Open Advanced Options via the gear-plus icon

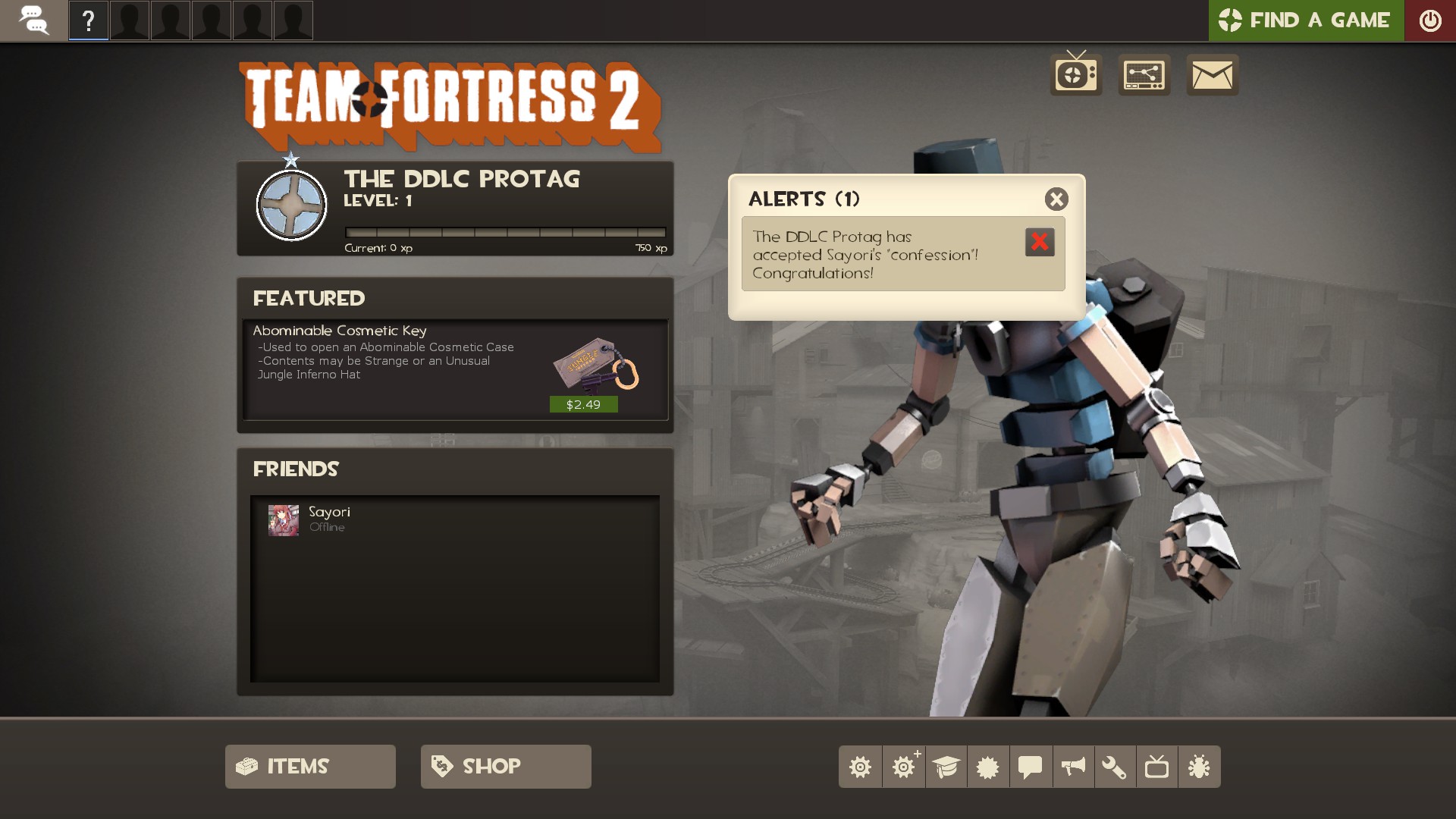point(904,767)
